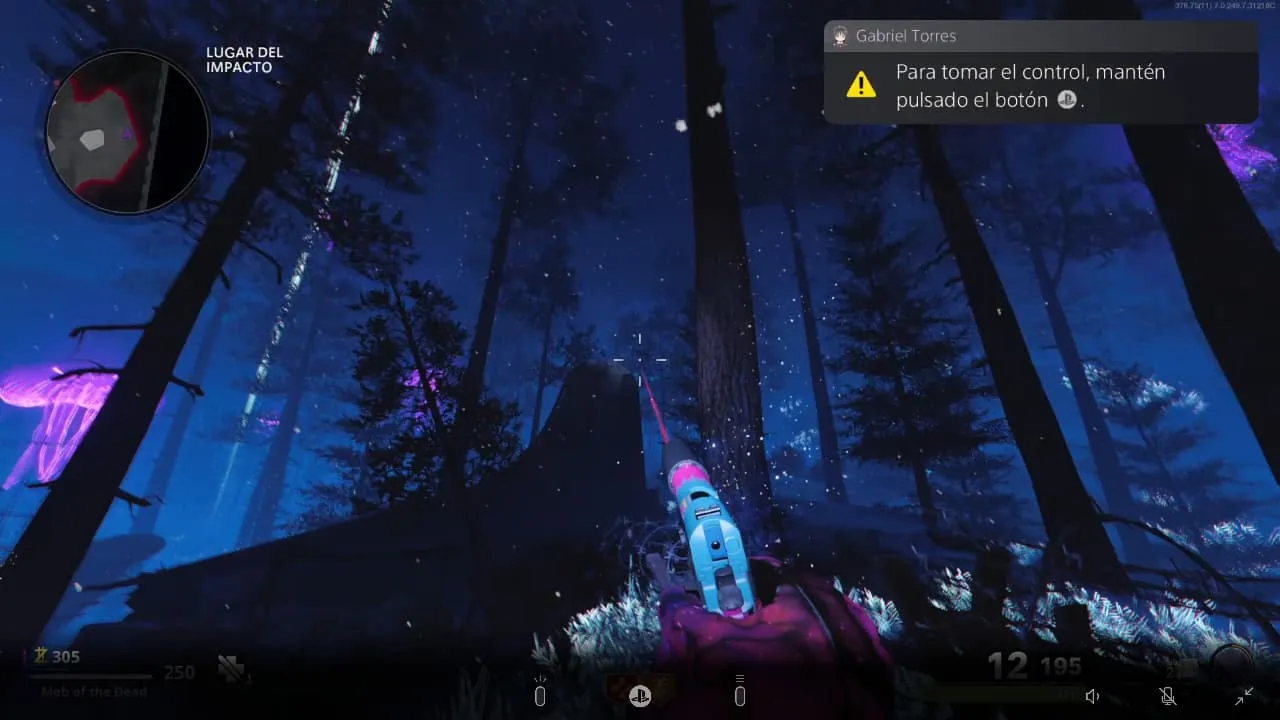Toggle the speaker volume icon

coord(1093,697)
